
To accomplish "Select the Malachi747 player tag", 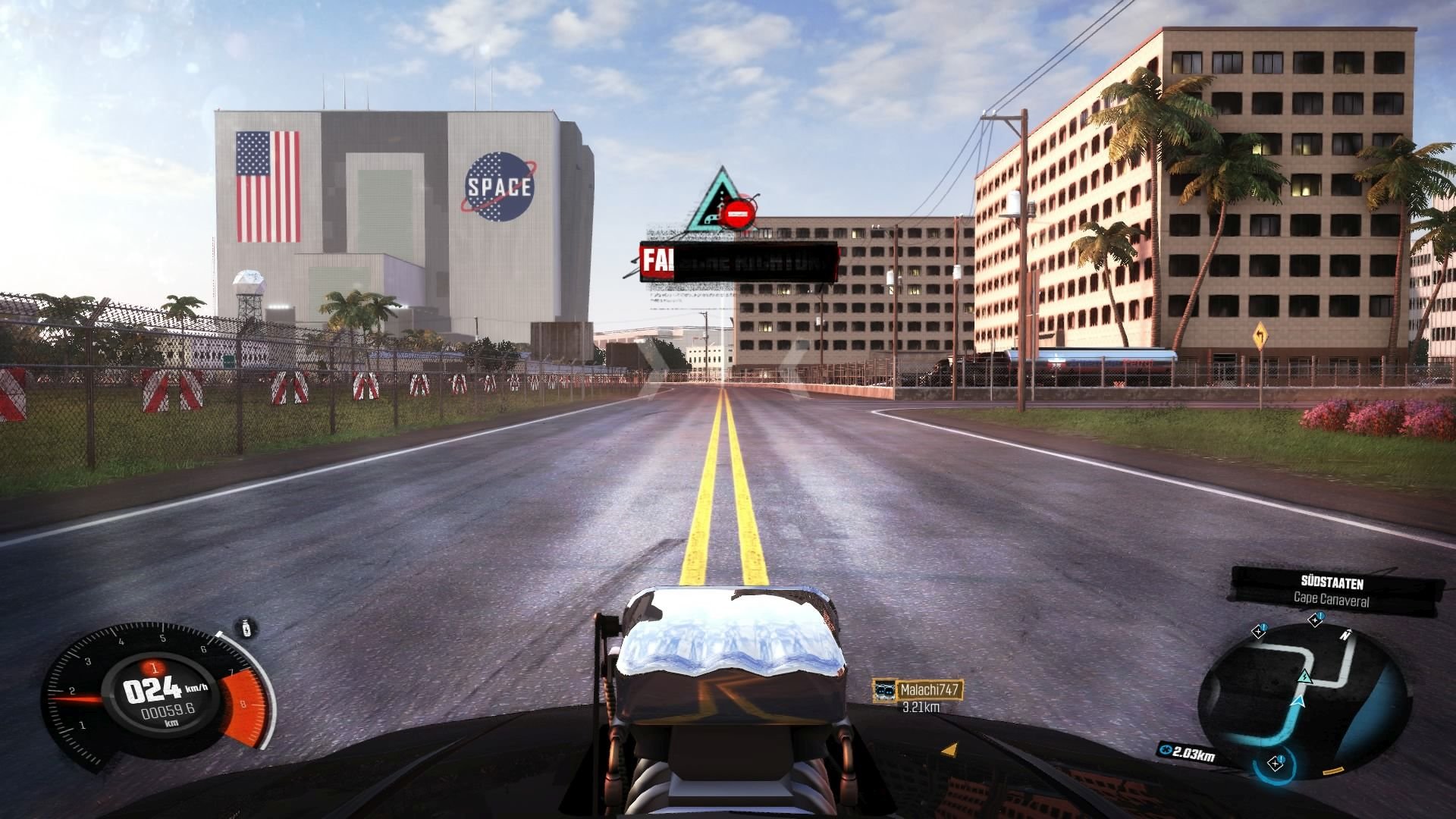I will point(918,690).
